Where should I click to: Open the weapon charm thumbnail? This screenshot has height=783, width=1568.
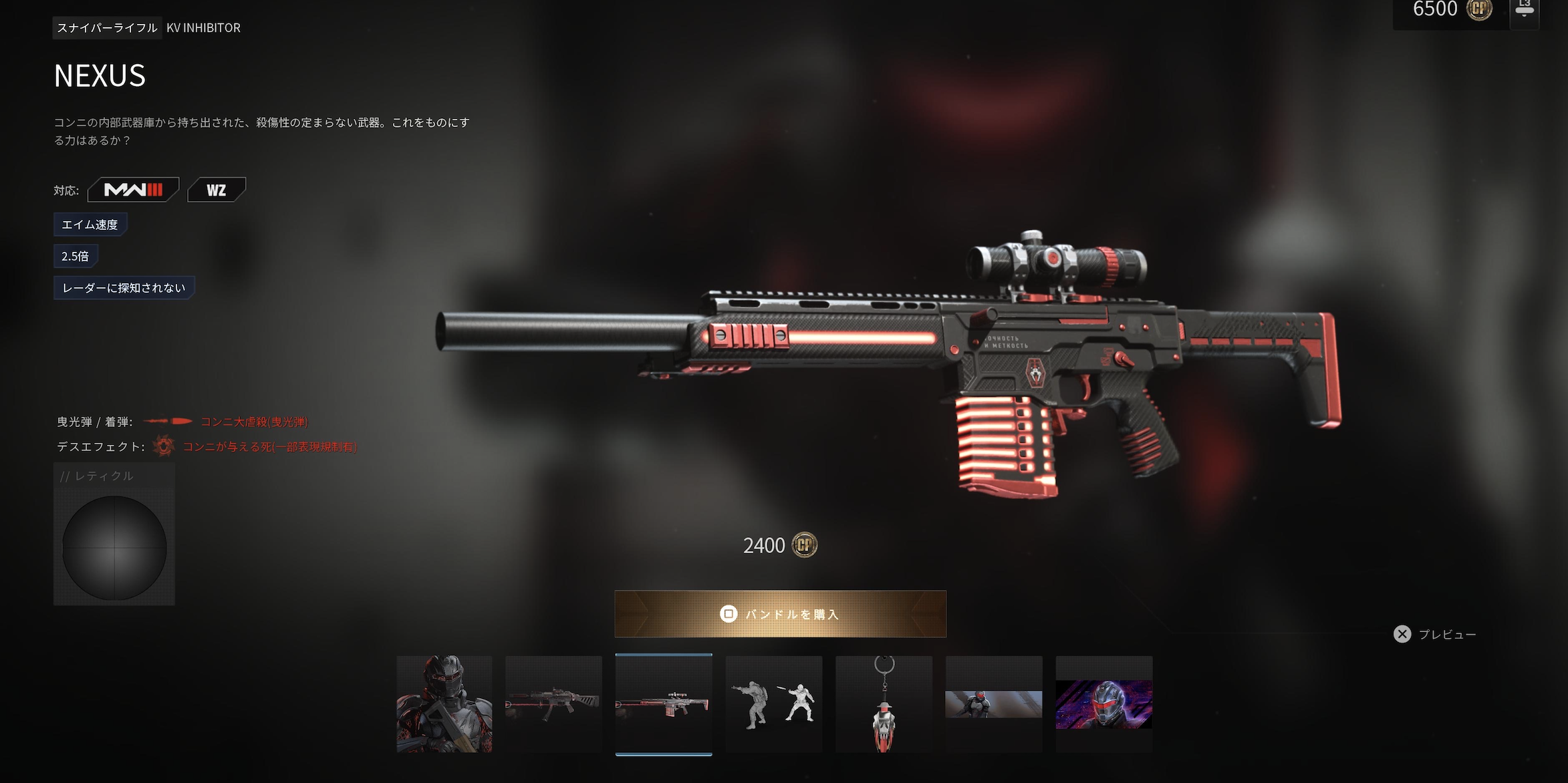tap(884, 704)
